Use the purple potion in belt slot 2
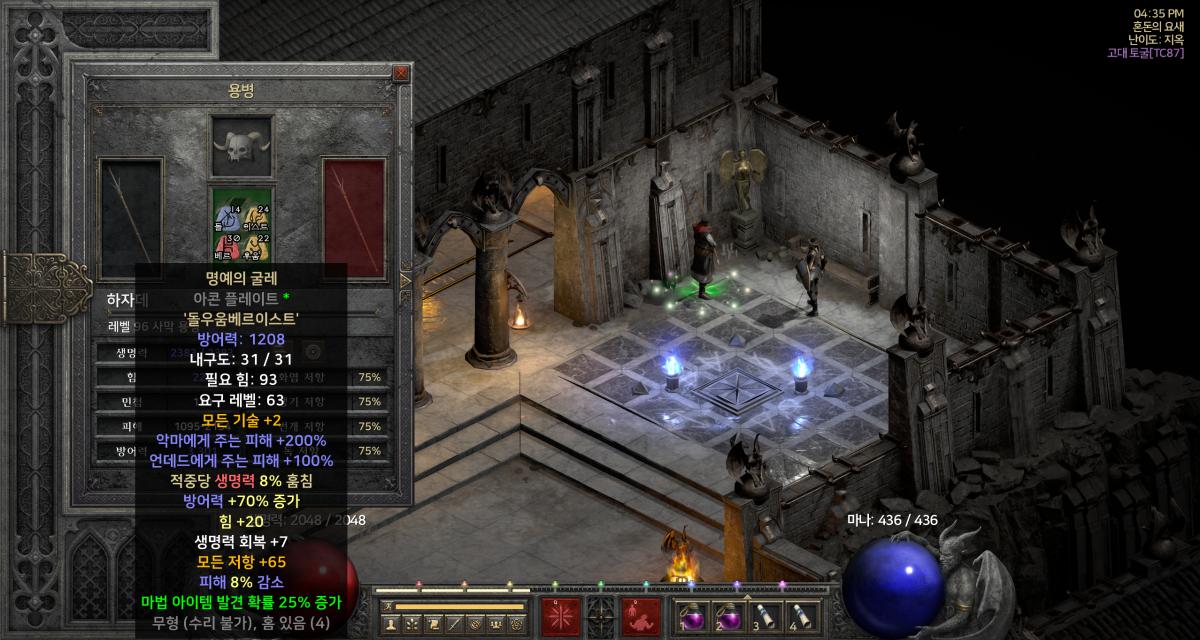 725,615
